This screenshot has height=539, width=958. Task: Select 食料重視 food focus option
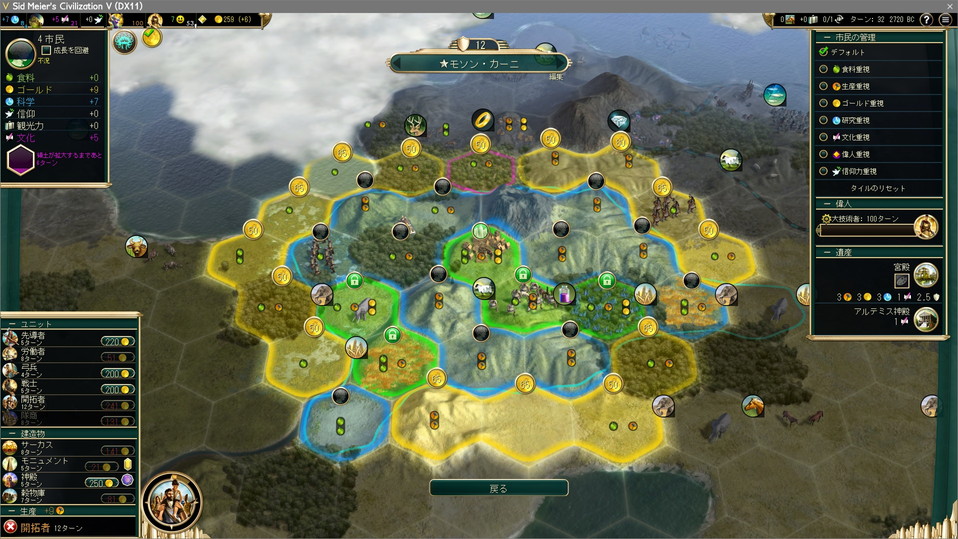pos(824,69)
